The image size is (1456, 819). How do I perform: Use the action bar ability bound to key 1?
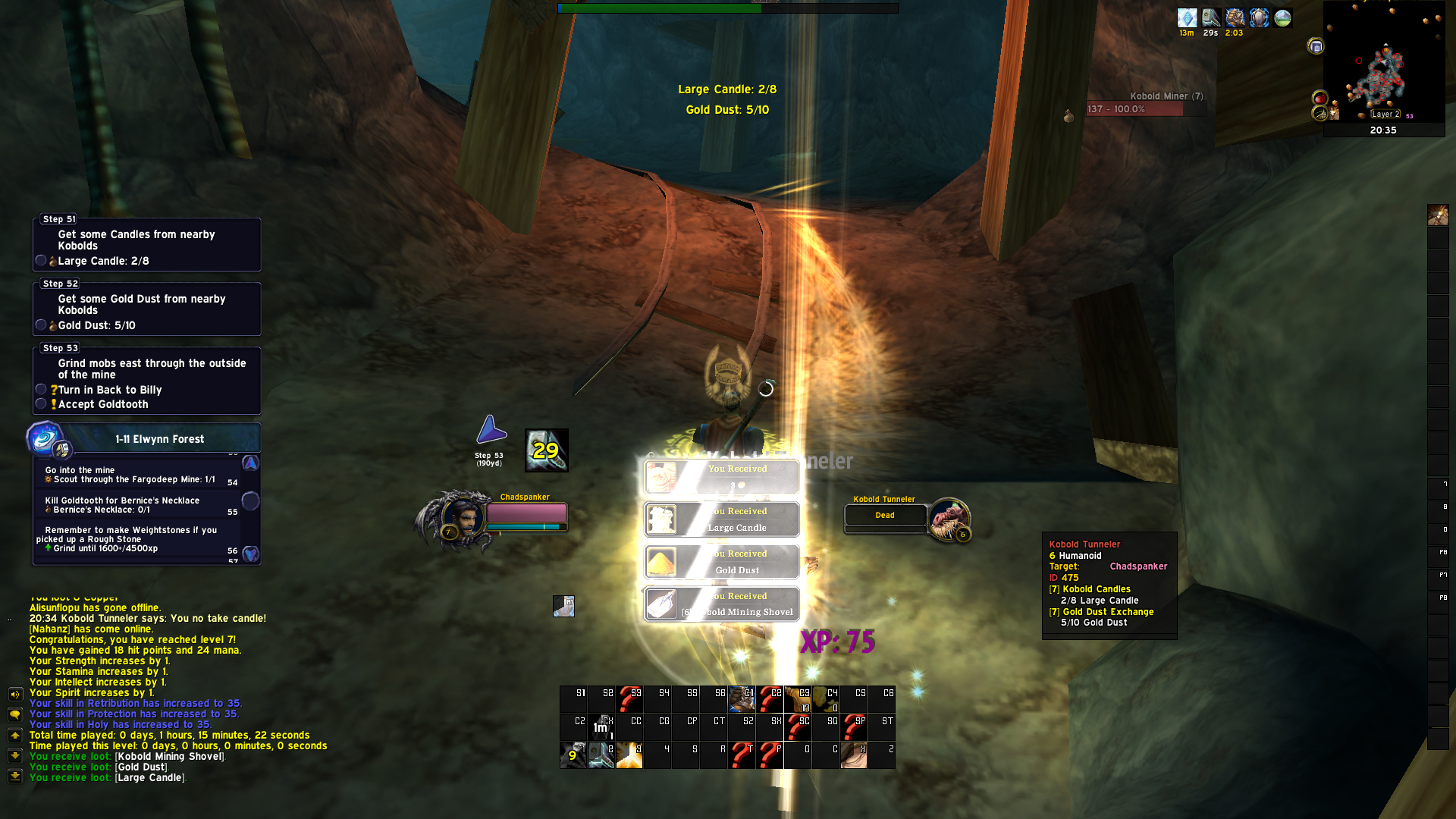point(573,755)
